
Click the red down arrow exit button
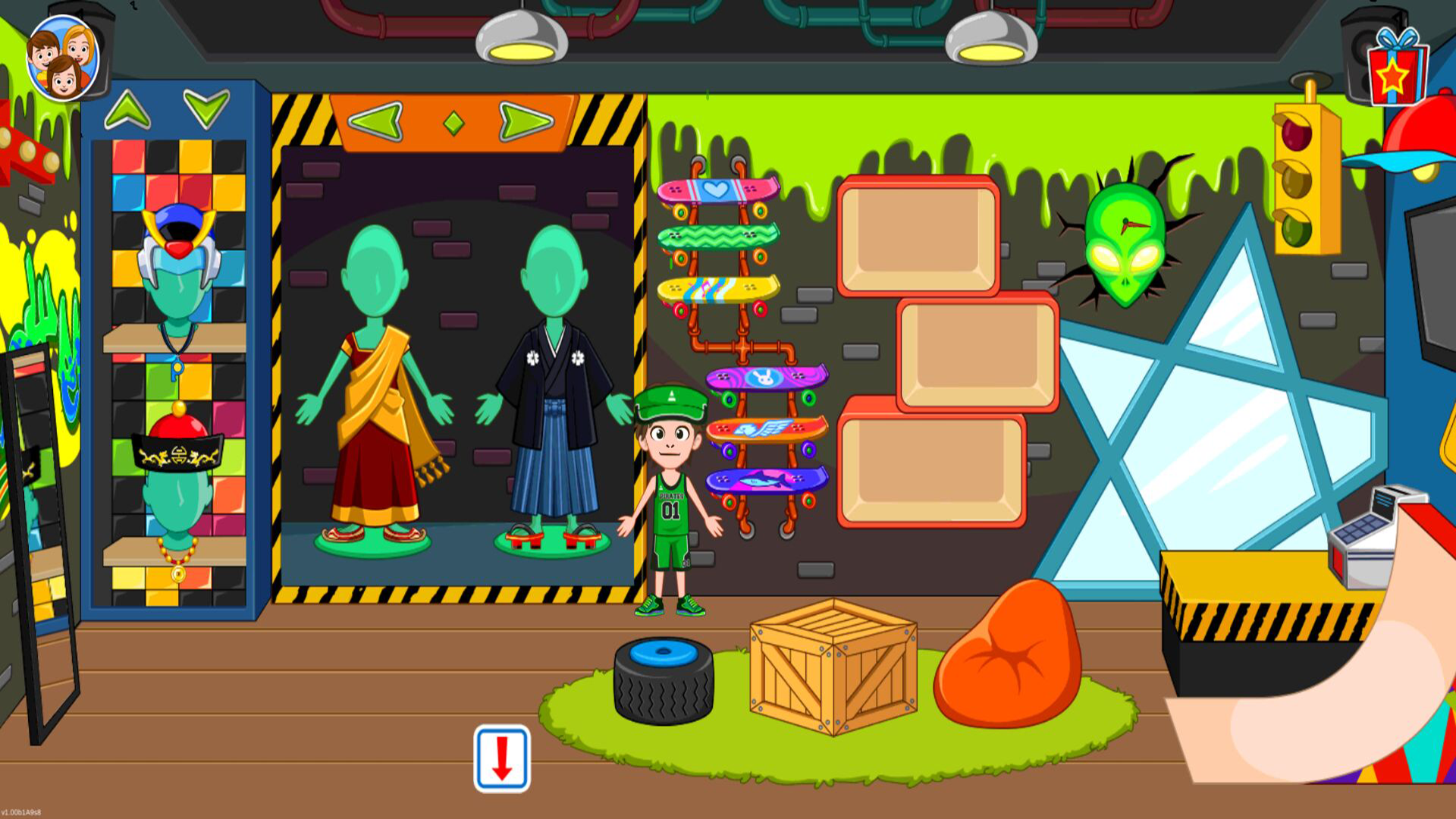click(502, 758)
